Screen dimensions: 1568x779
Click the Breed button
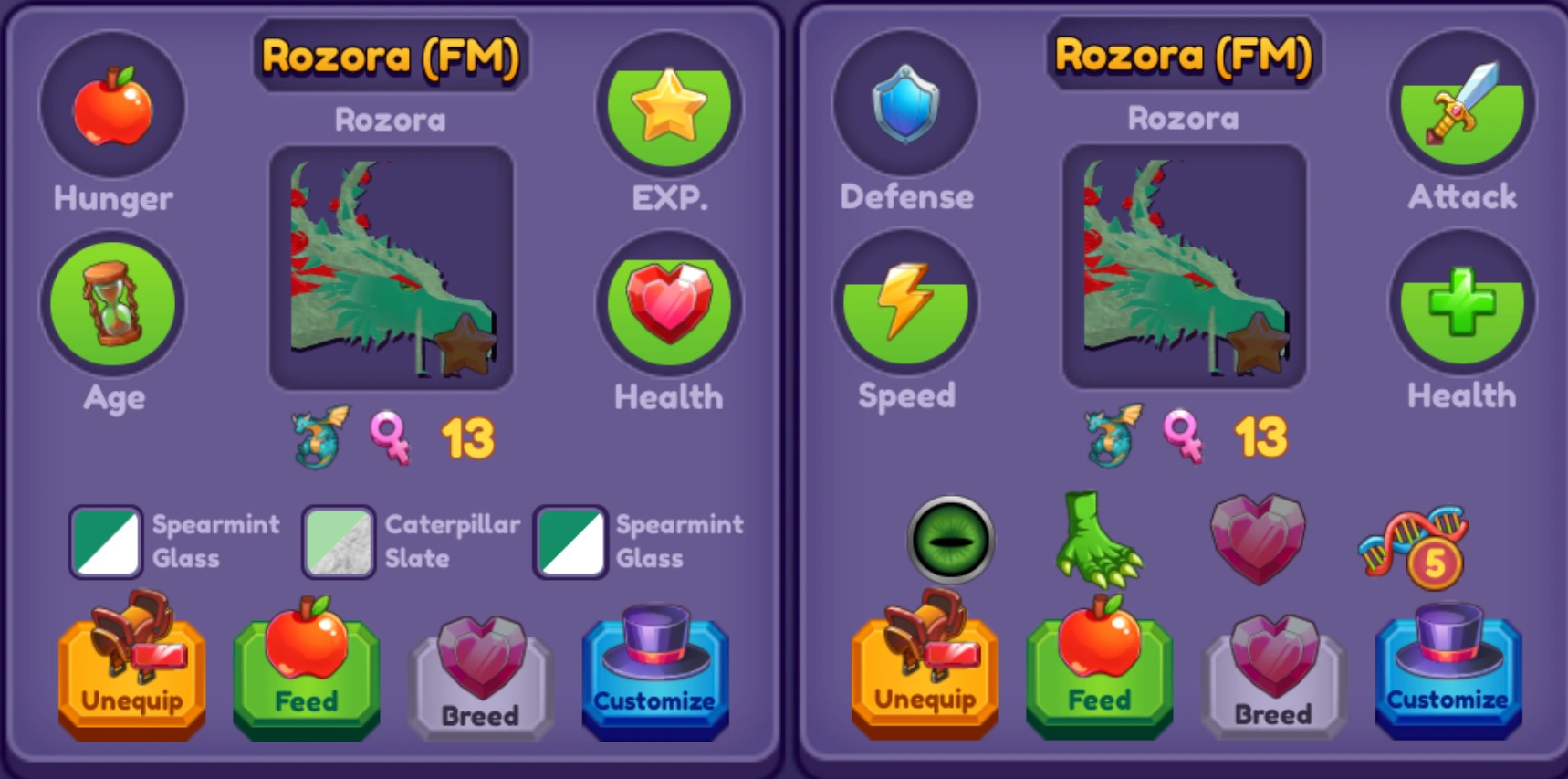click(480, 678)
